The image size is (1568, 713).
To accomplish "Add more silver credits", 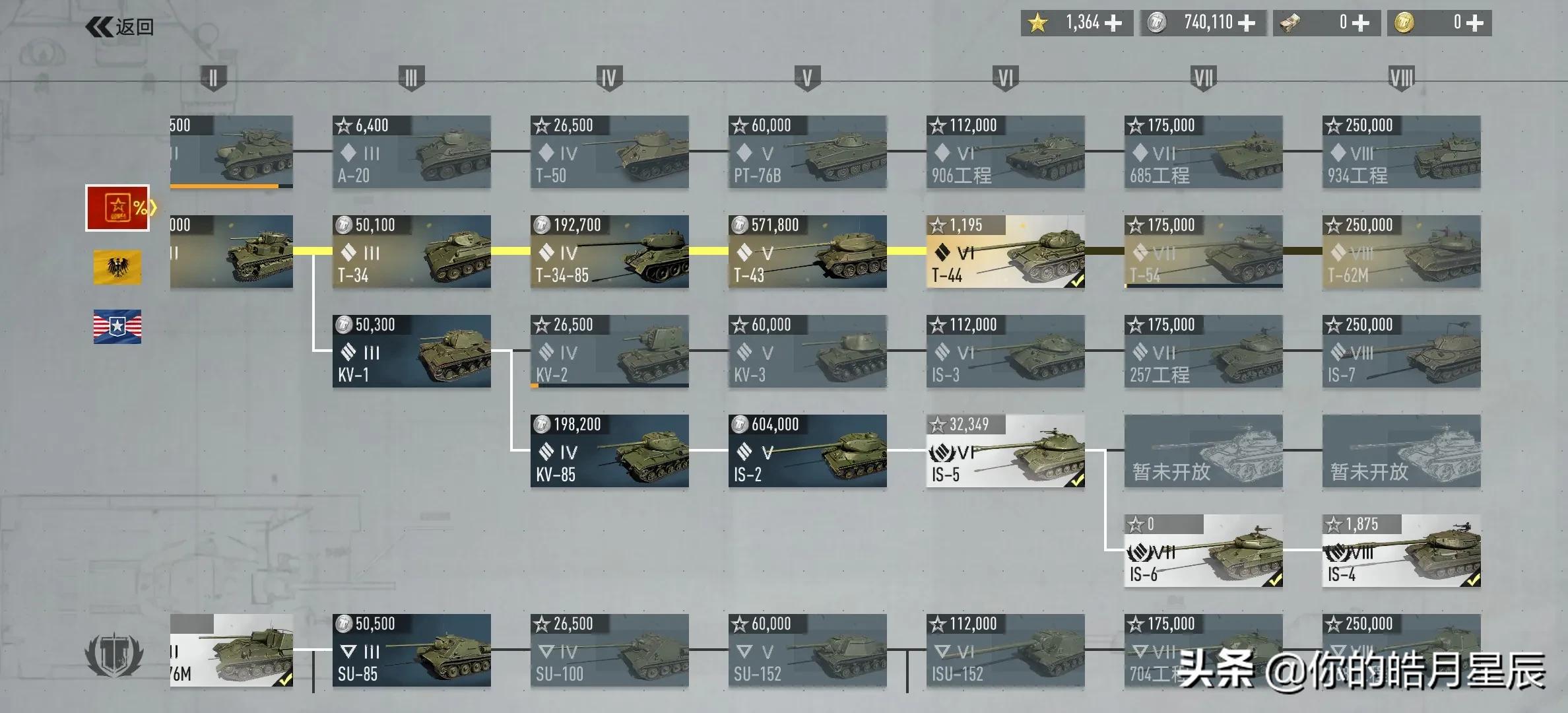I will (x=1247, y=23).
